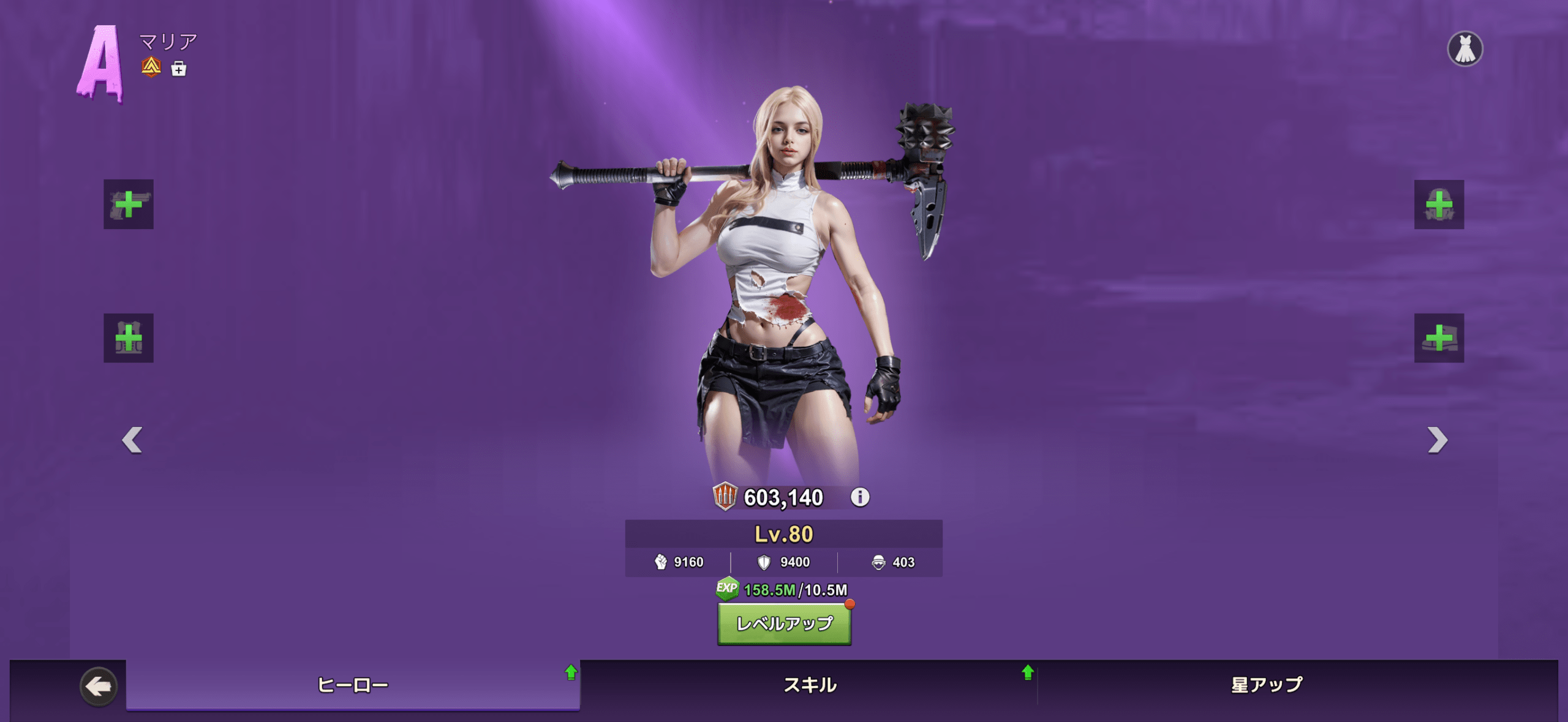Open power info via the i icon
Image resolution: width=1568 pixels, height=722 pixels.
point(860,497)
